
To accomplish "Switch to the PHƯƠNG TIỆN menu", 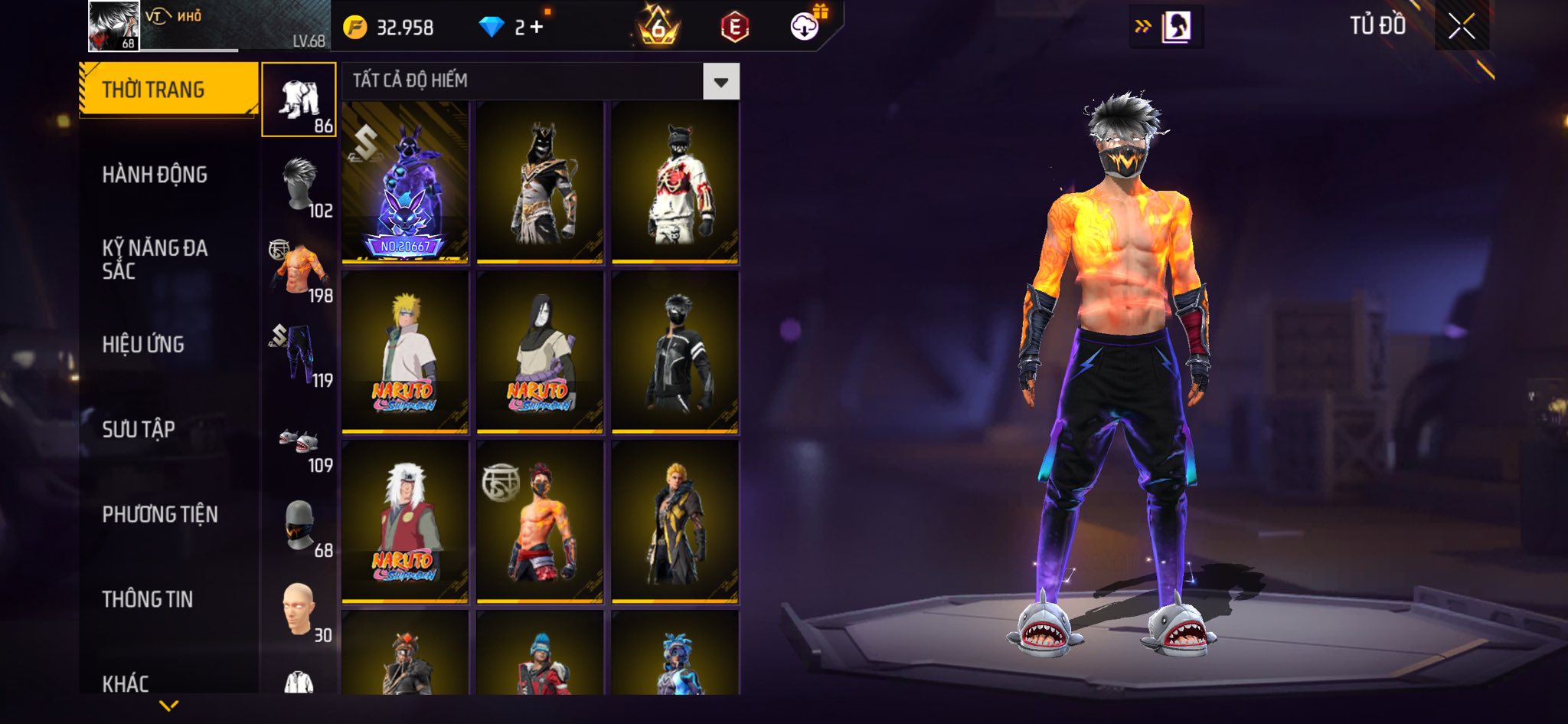I will tap(160, 514).
